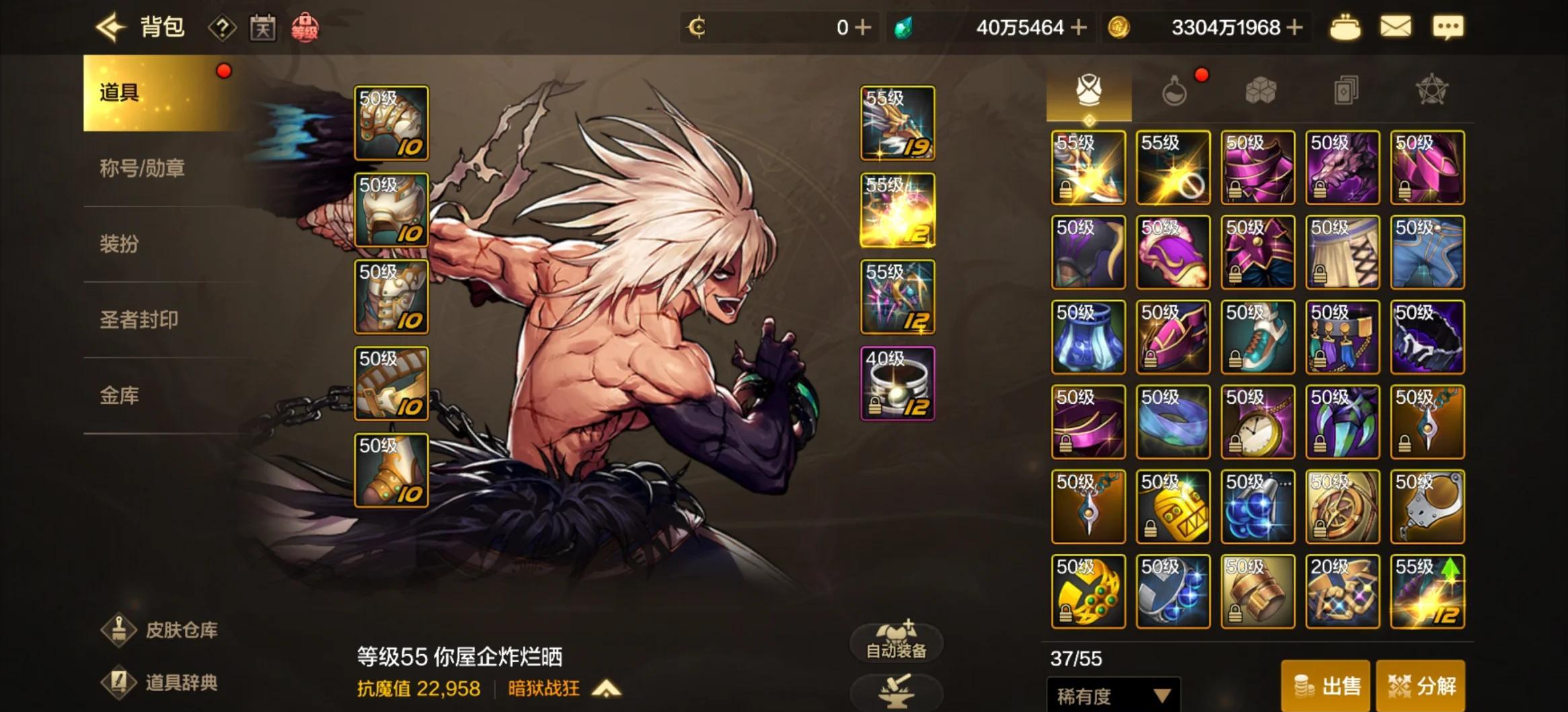Open the potion category tab in inventory
The width and height of the screenshot is (1568, 712).
click(1174, 90)
